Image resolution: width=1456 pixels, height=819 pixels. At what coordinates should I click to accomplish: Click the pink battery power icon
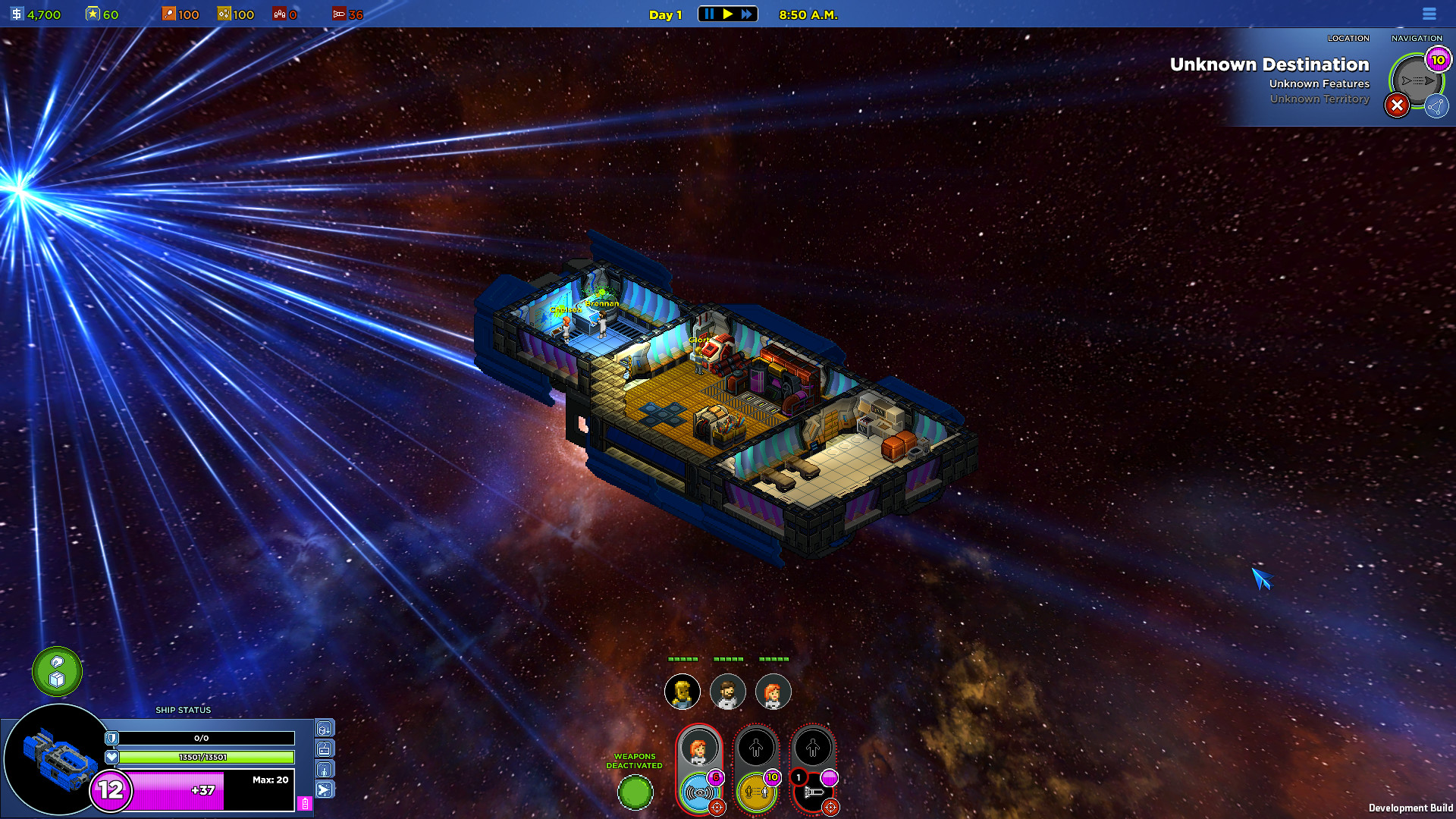click(305, 803)
